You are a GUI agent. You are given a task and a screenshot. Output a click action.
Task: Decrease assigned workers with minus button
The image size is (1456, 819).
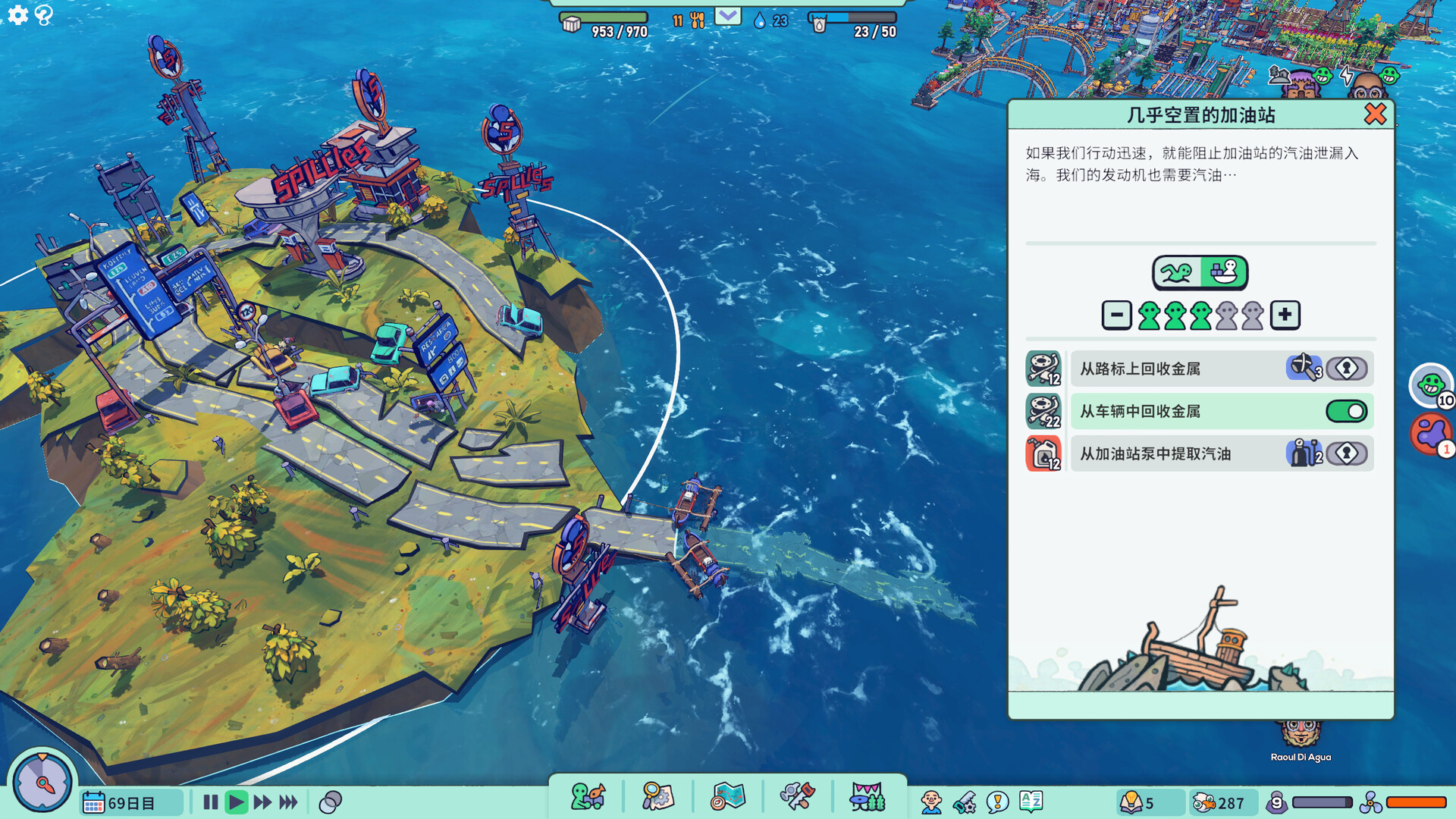[x=1116, y=315]
